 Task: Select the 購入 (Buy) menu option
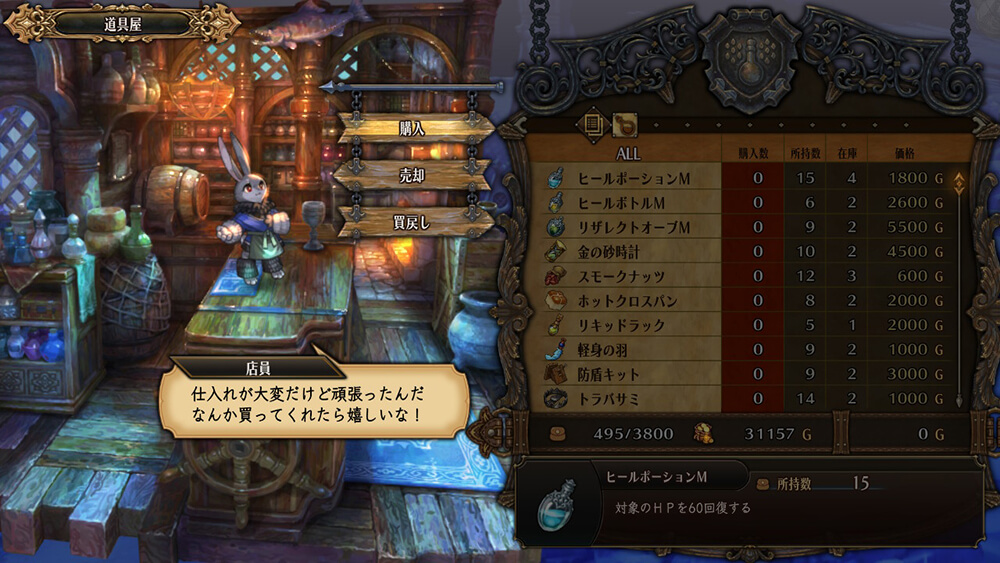tap(412, 127)
